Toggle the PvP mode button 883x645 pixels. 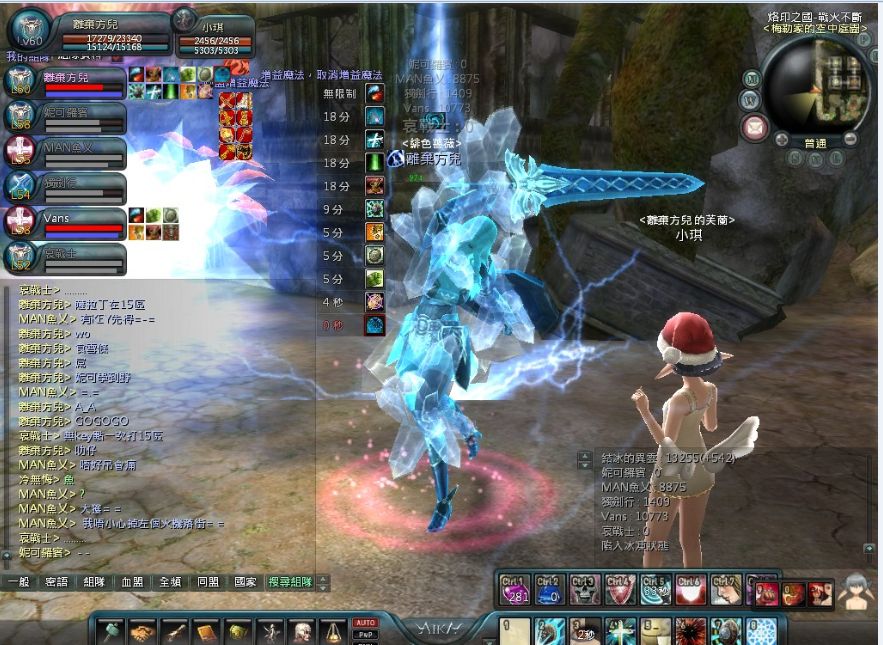(366, 634)
